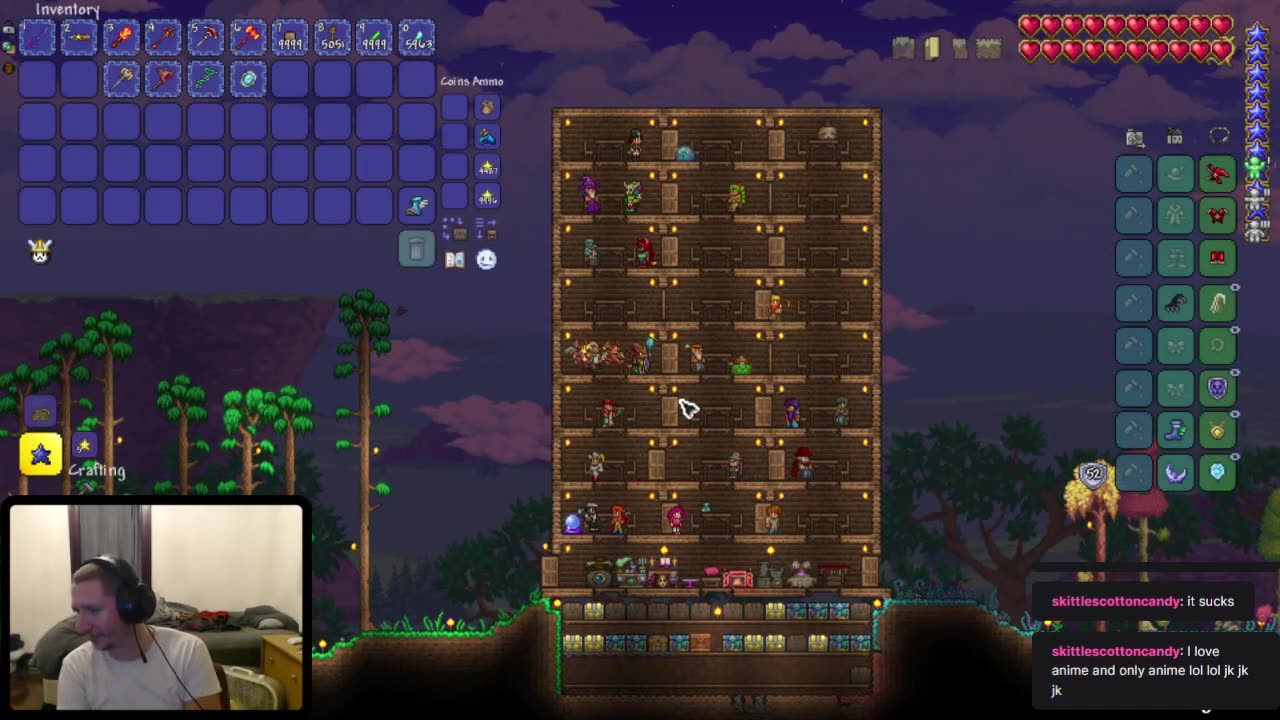
Task: Click the trash can slot
Action: click(x=417, y=248)
